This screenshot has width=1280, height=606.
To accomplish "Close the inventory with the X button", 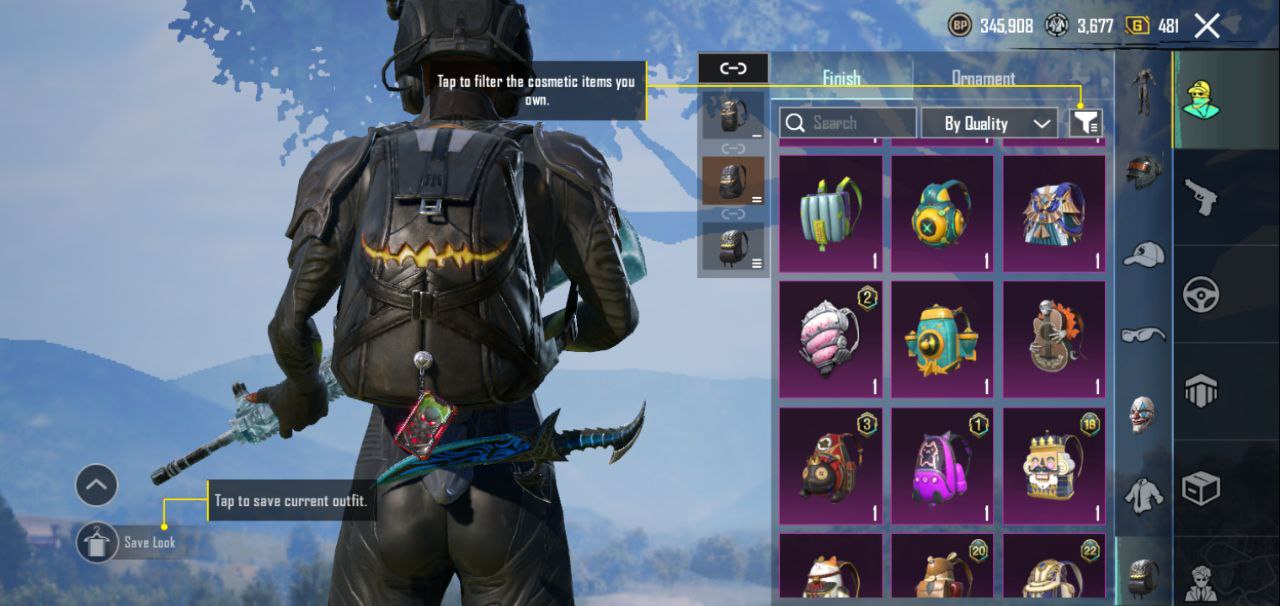I will (1207, 26).
